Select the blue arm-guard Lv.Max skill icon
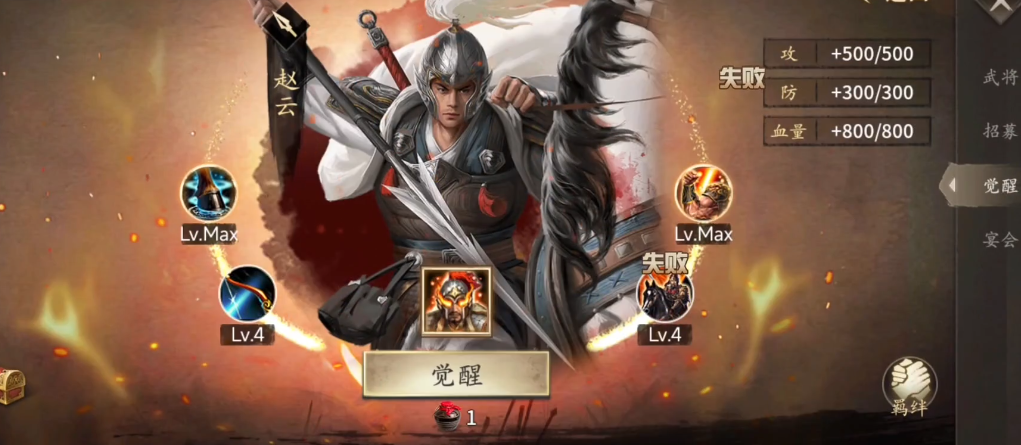Viewport: 1021px width, 445px height. [208, 195]
